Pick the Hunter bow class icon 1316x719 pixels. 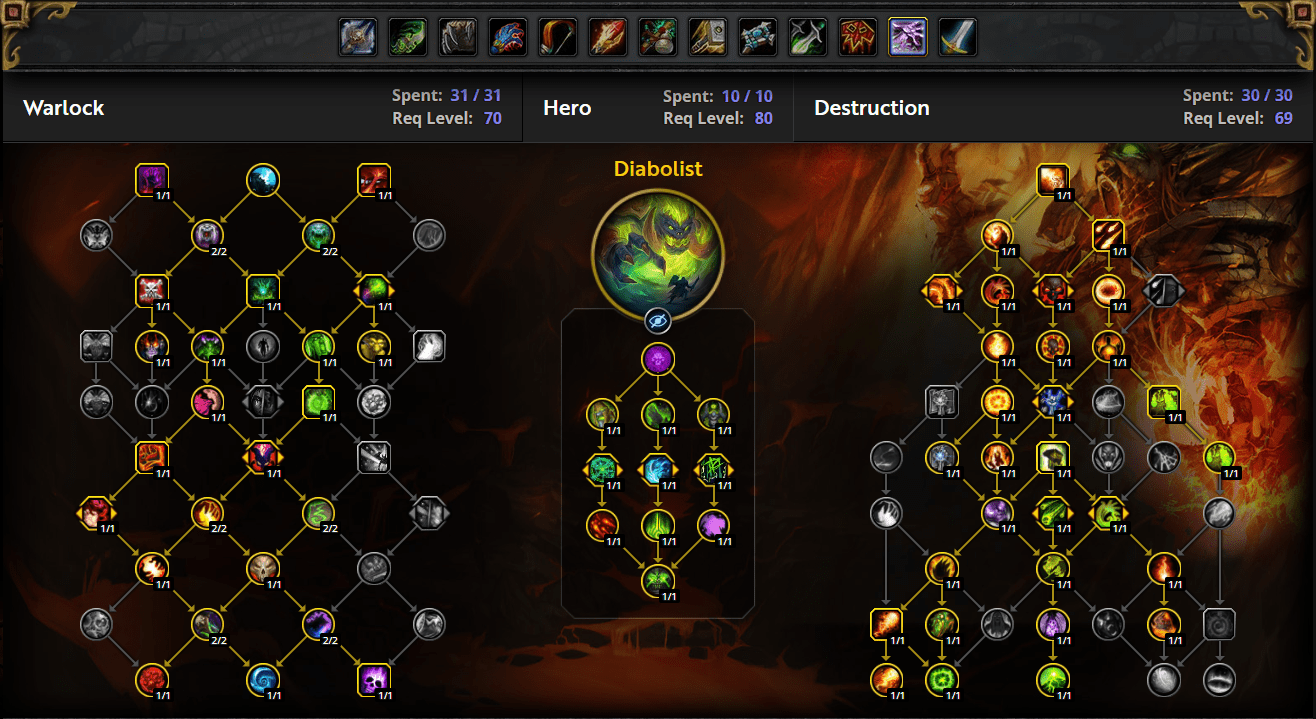pos(558,38)
